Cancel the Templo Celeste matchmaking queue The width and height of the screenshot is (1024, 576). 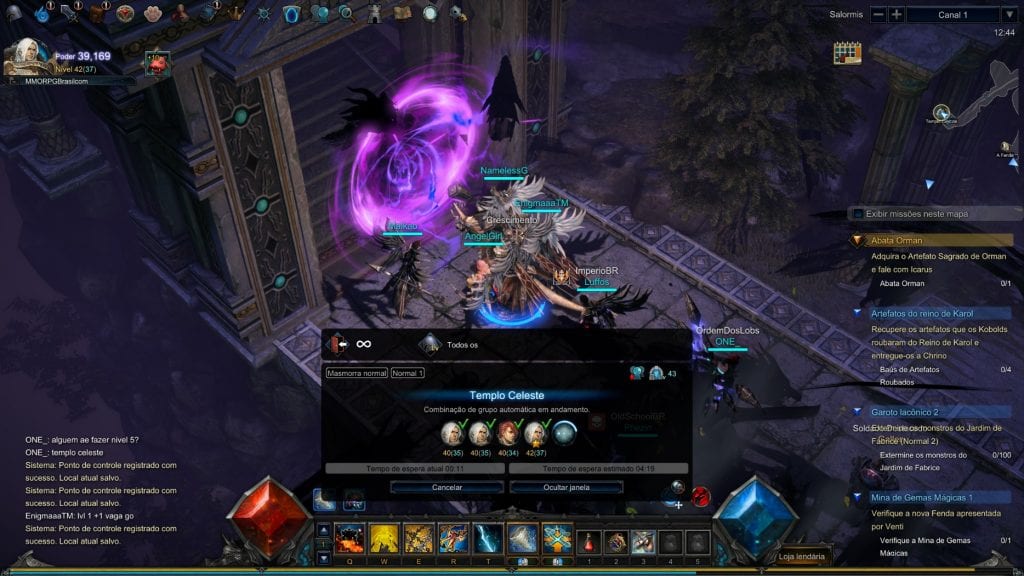447,487
